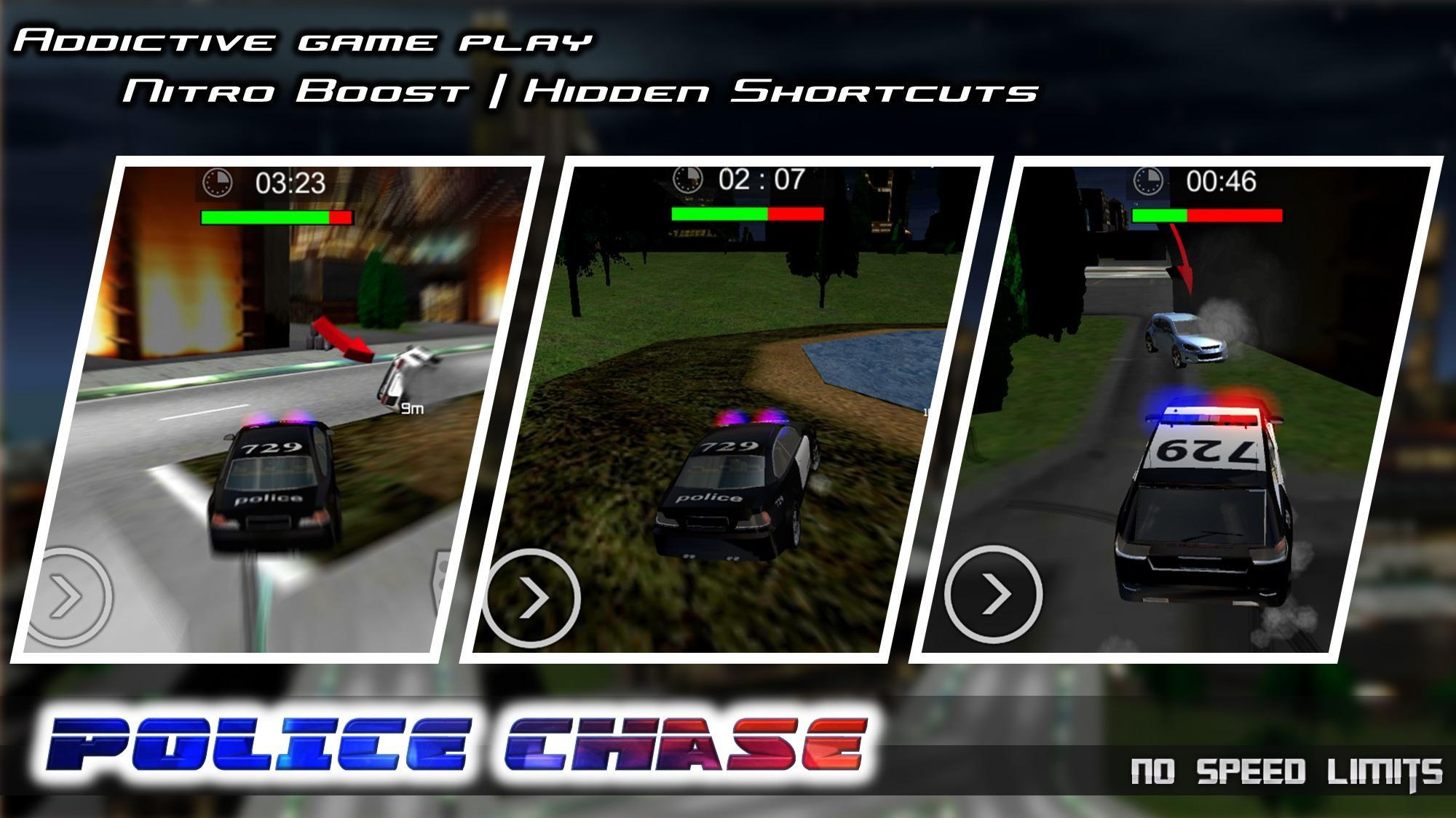This screenshot has width=1456, height=818.
Task: Click the green-red health bar under timer 03:23
Action: [277, 216]
